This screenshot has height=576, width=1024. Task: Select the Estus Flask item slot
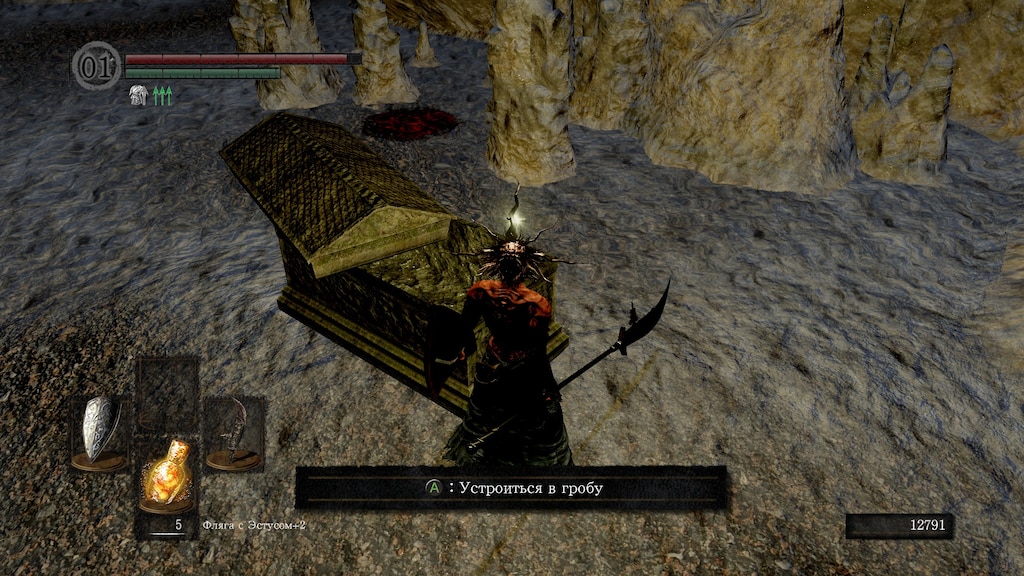pos(165,473)
